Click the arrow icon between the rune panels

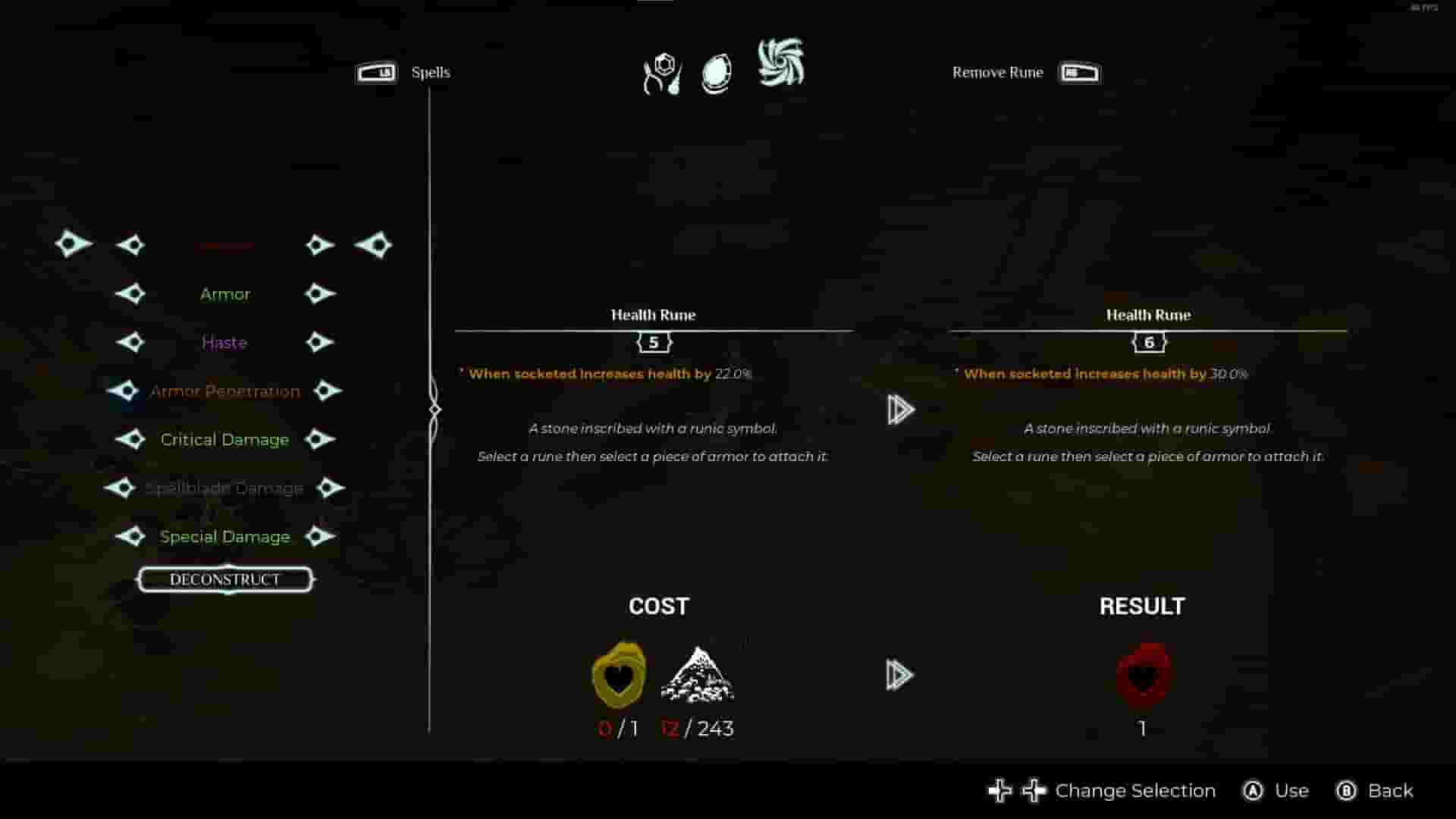899,409
